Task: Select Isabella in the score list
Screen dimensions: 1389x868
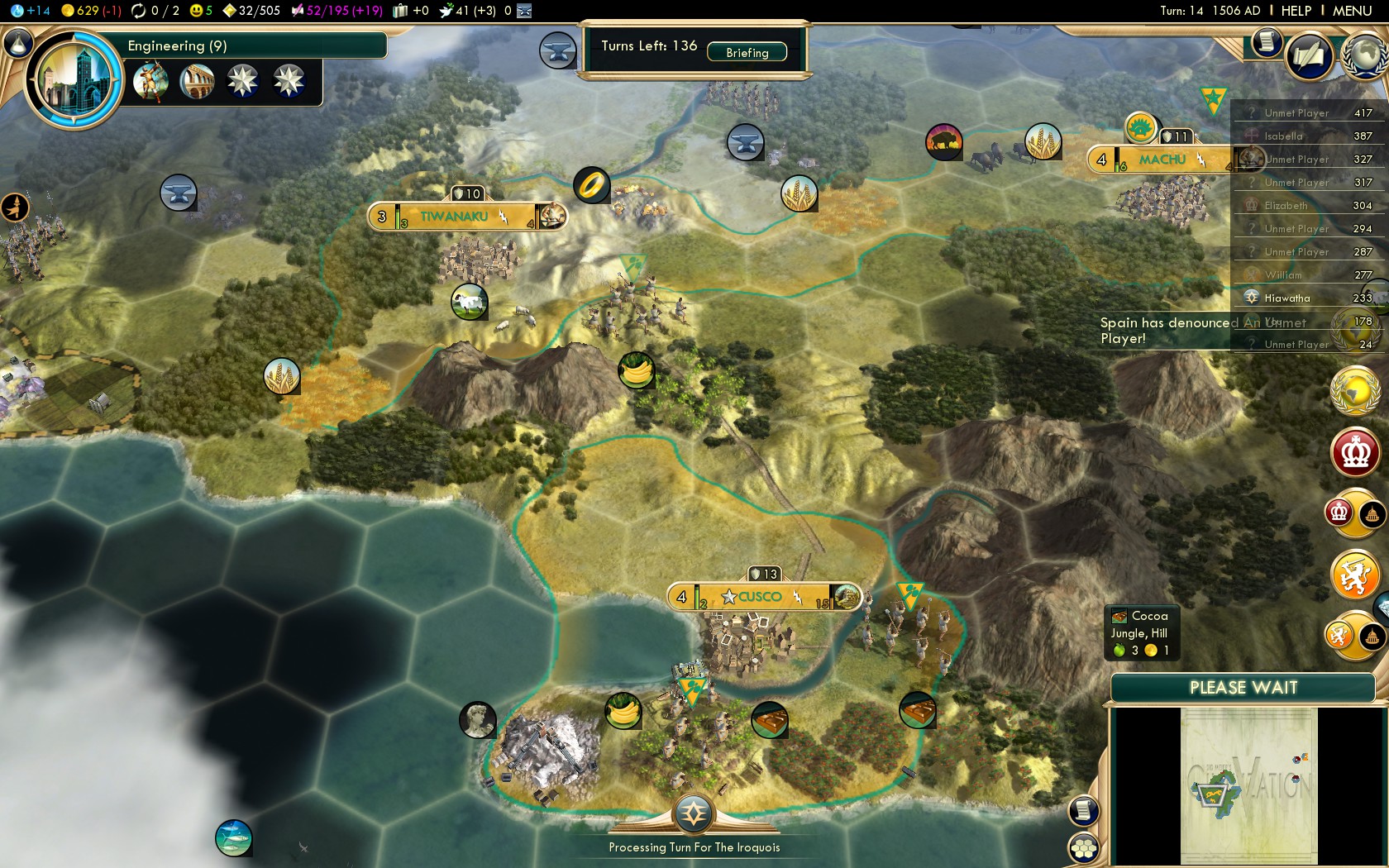Action: pos(1282,136)
